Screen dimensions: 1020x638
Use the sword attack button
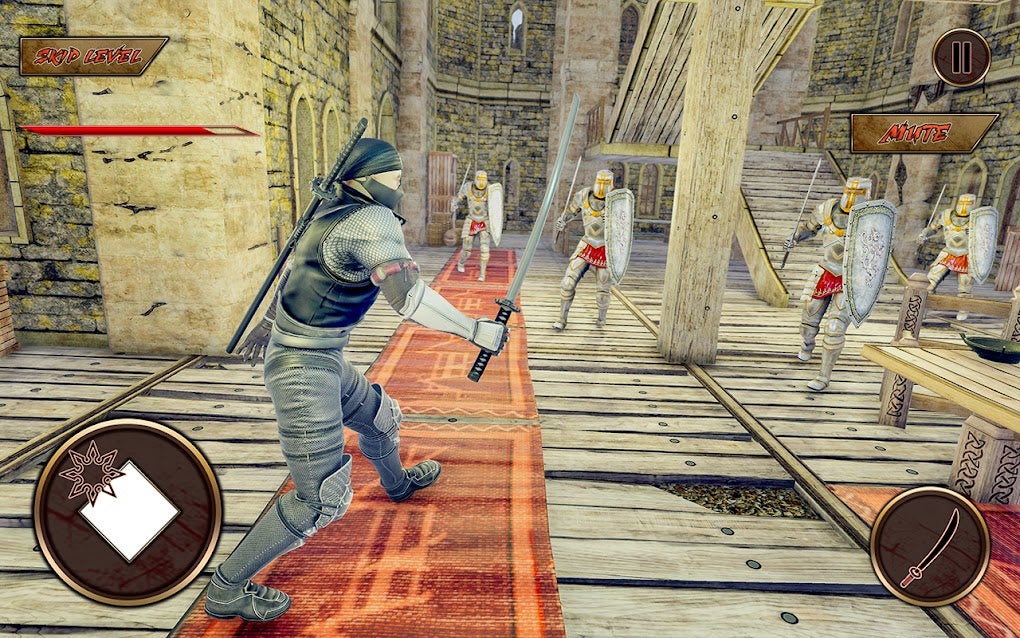click(929, 546)
